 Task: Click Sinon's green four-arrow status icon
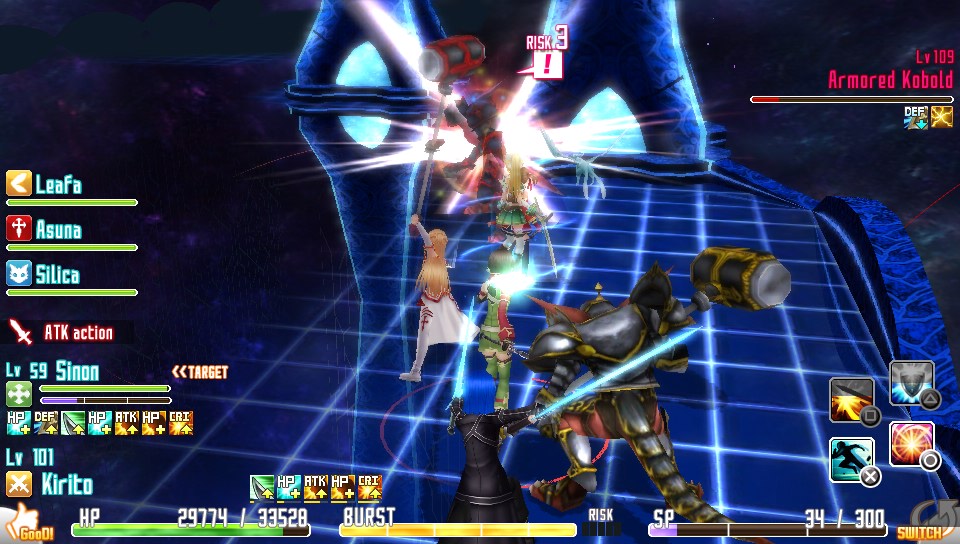point(19,393)
